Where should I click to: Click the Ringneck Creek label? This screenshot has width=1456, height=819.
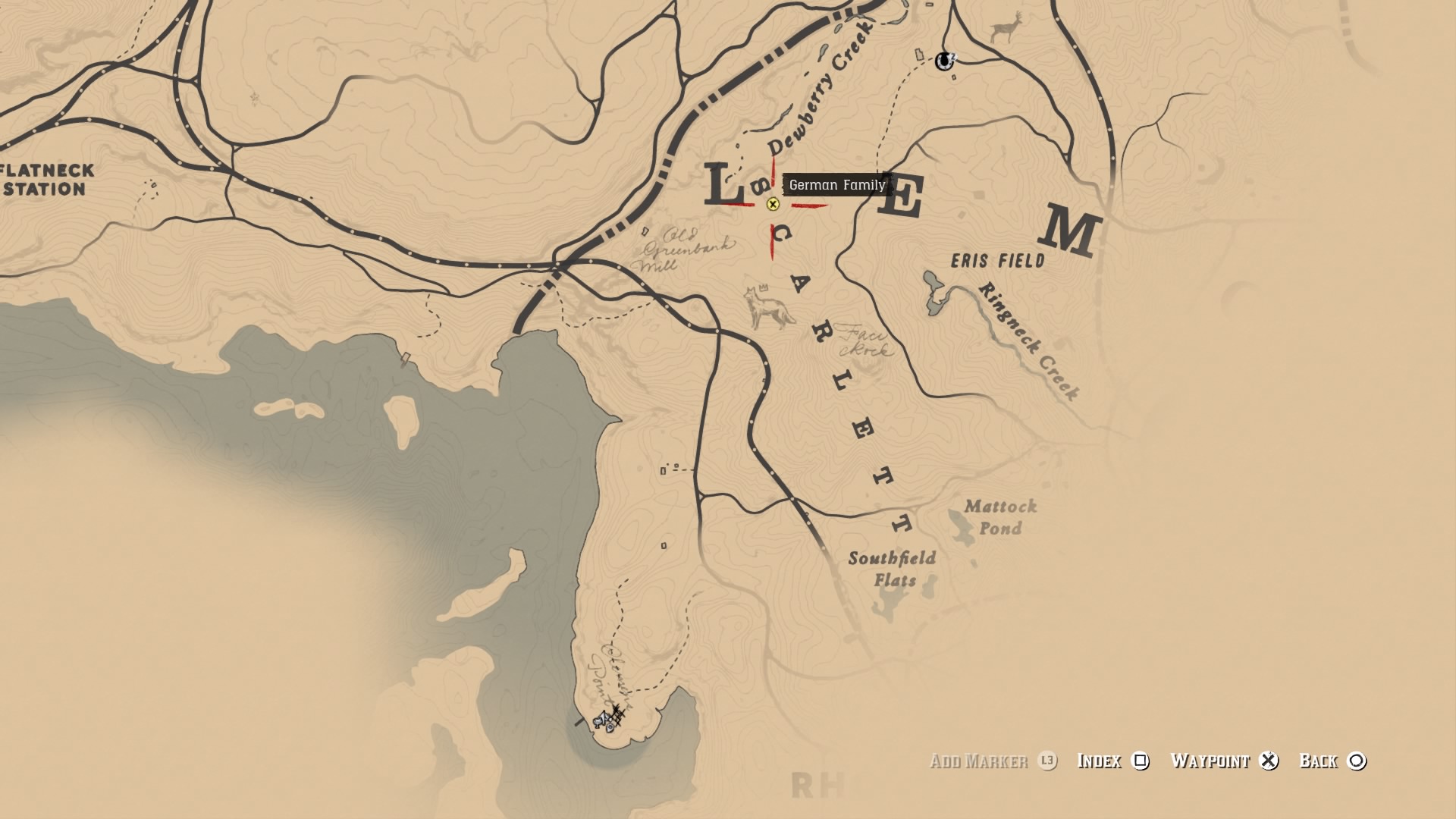(x=1028, y=337)
